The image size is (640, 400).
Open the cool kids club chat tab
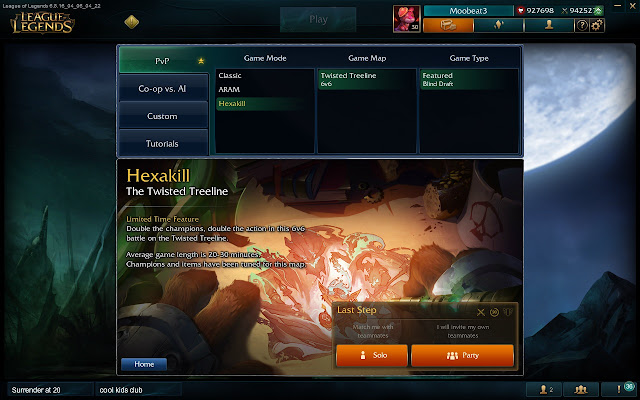(125, 389)
